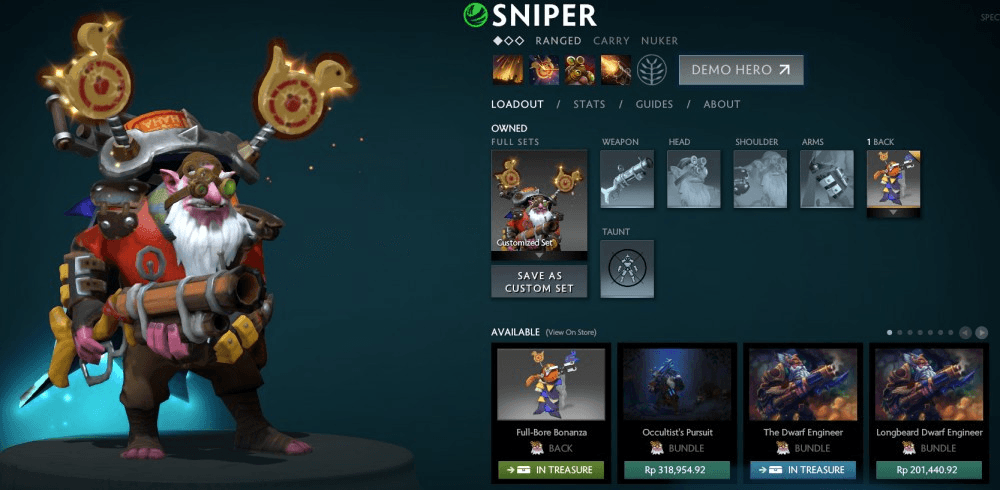1000x490 pixels.
Task: Open the Guides tab
Action: click(655, 104)
